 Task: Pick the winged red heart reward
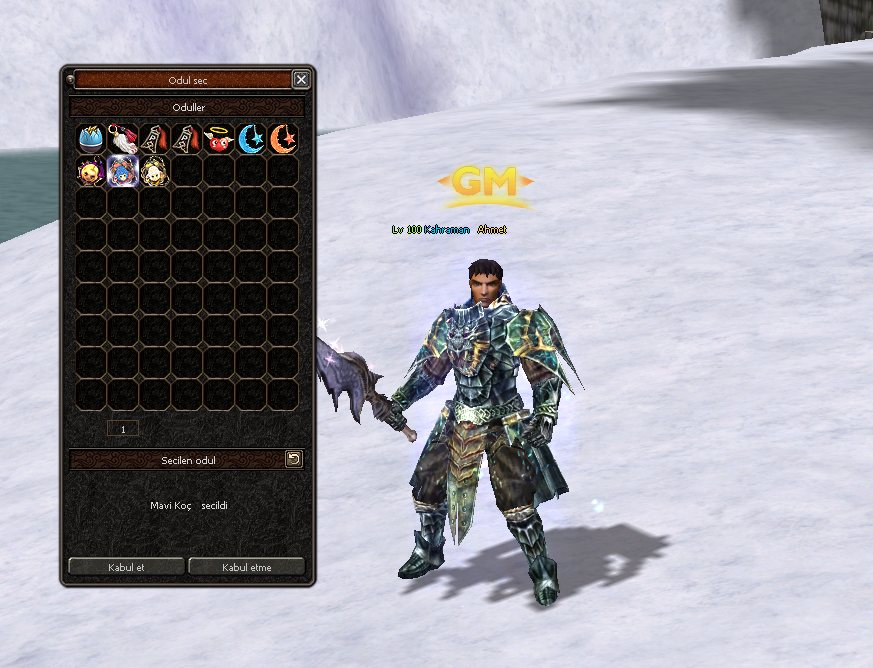[219, 138]
